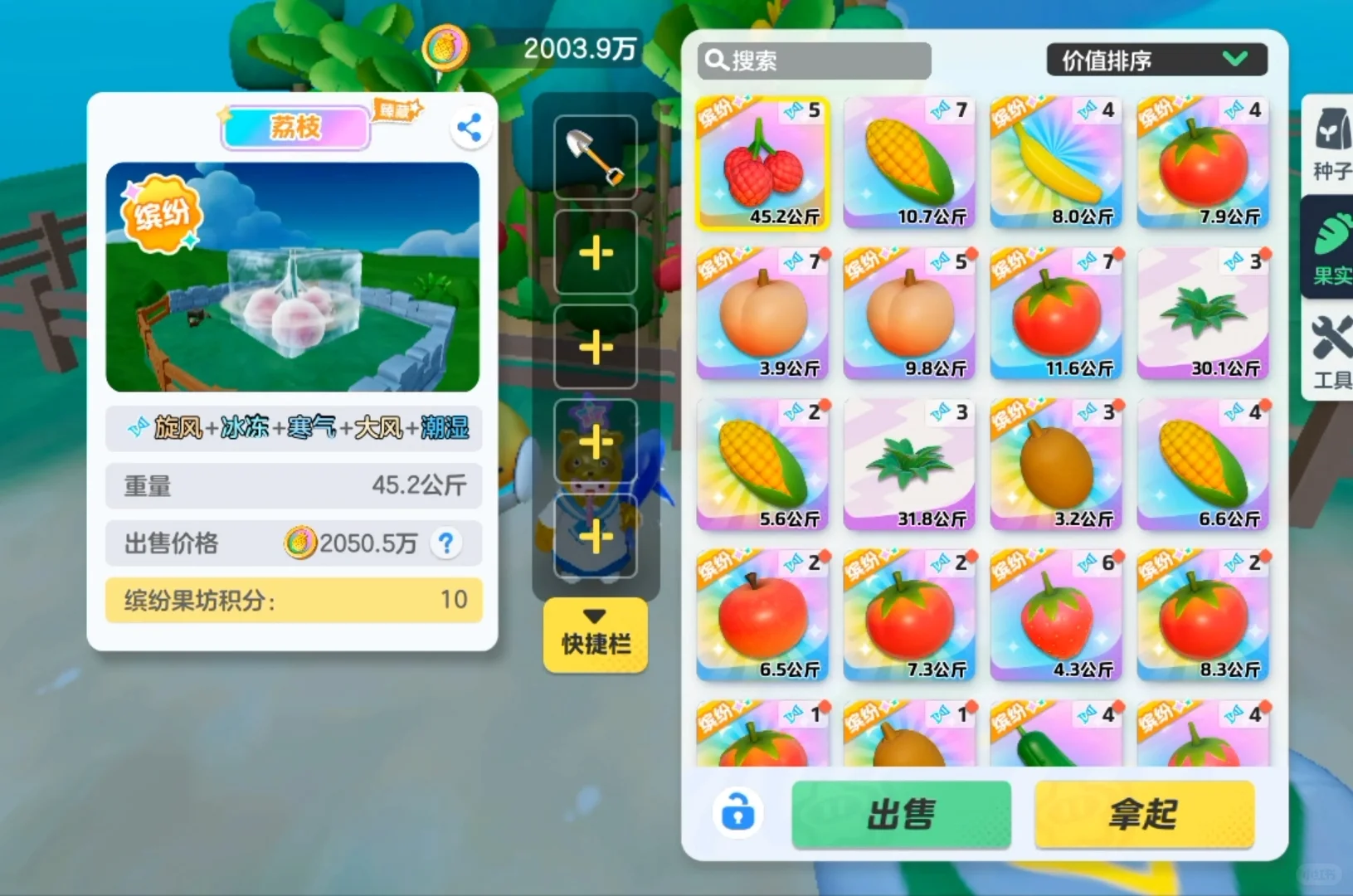
Task: Select the highlighted 45.2公斤 lychee item
Action: pyautogui.click(x=762, y=162)
